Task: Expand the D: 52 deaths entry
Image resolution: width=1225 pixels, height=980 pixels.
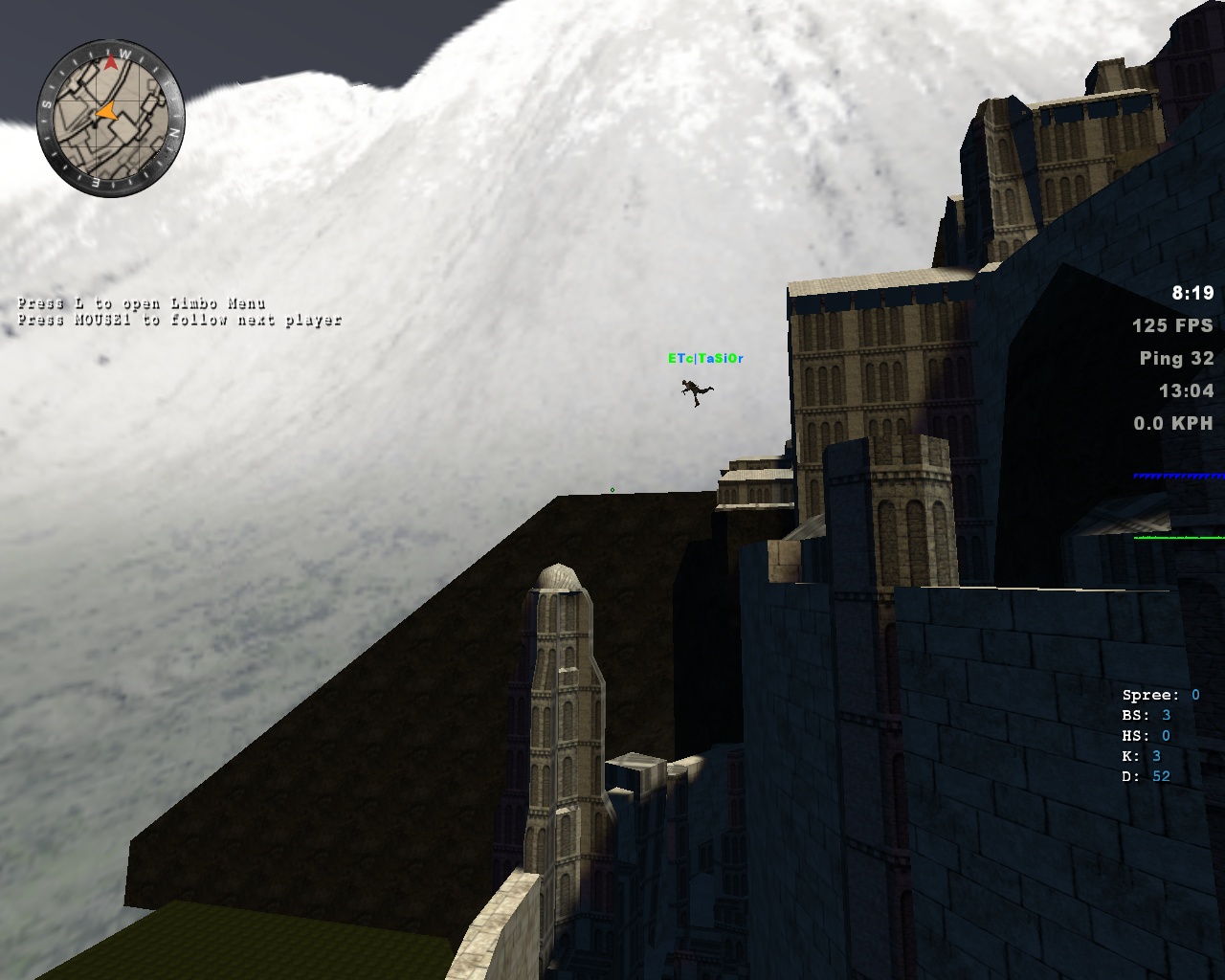Action: [x=1147, y=776]
